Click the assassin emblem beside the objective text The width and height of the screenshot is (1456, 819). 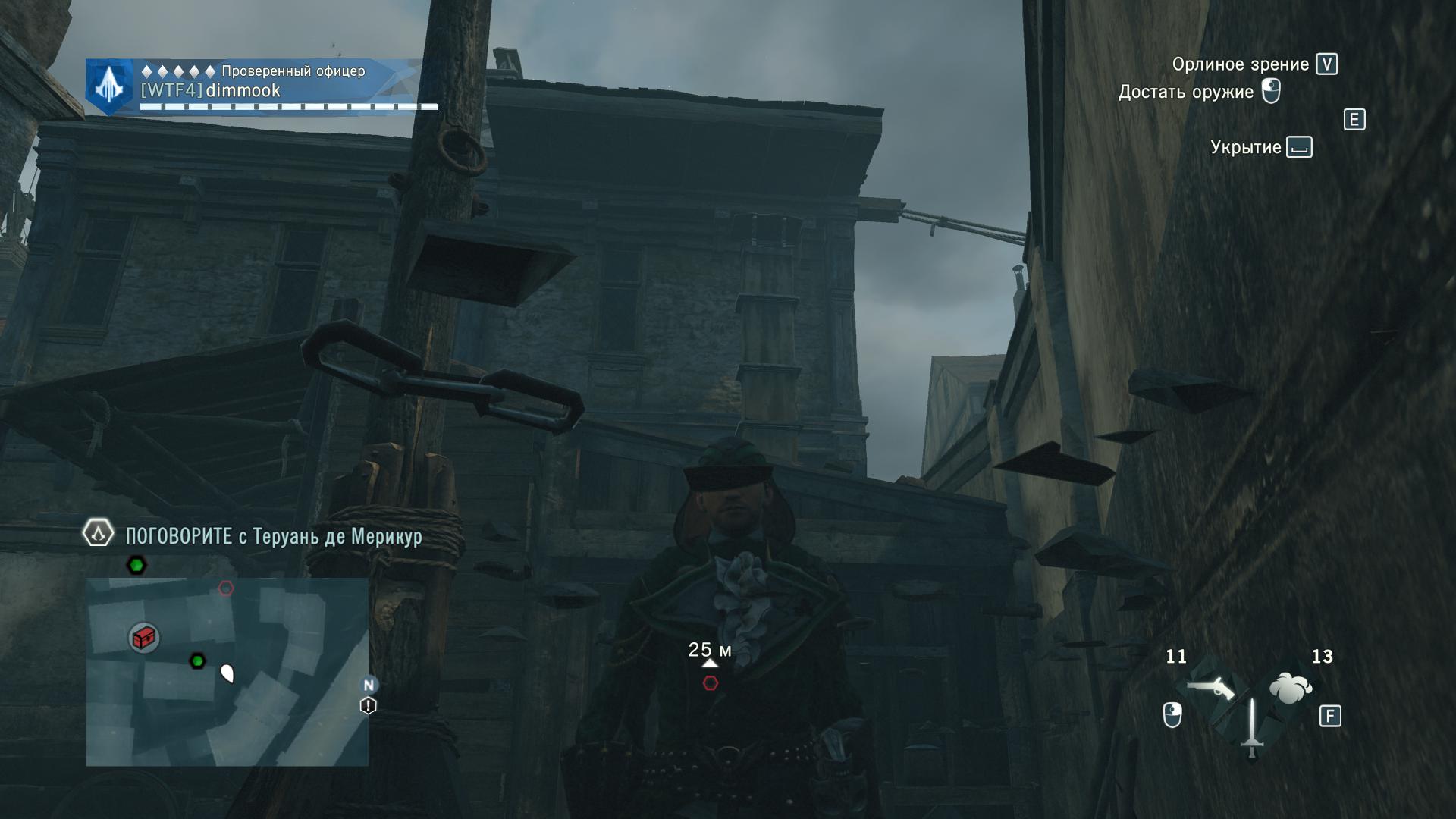98,534
